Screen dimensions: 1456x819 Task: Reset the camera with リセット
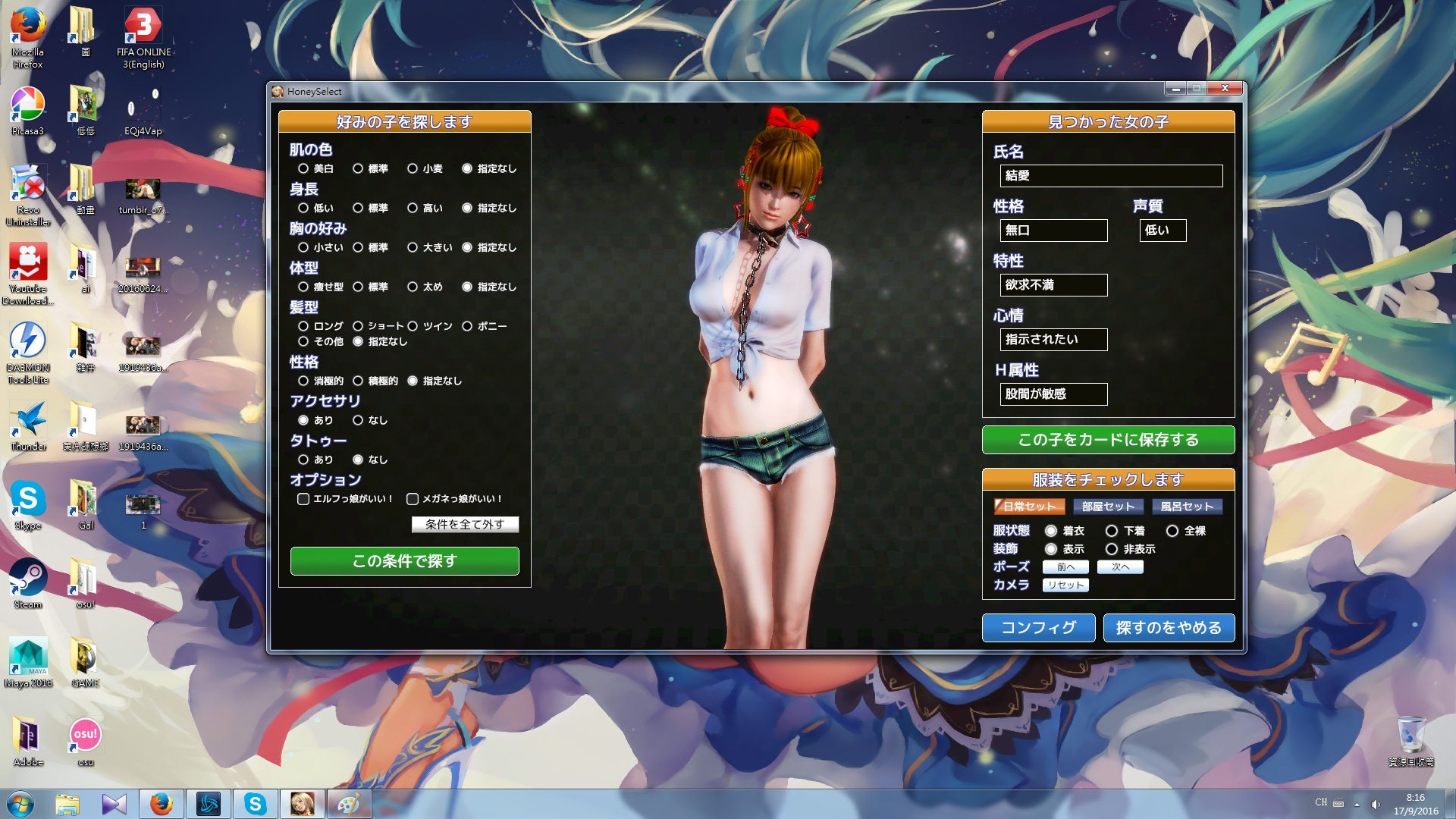[1065, 585]
